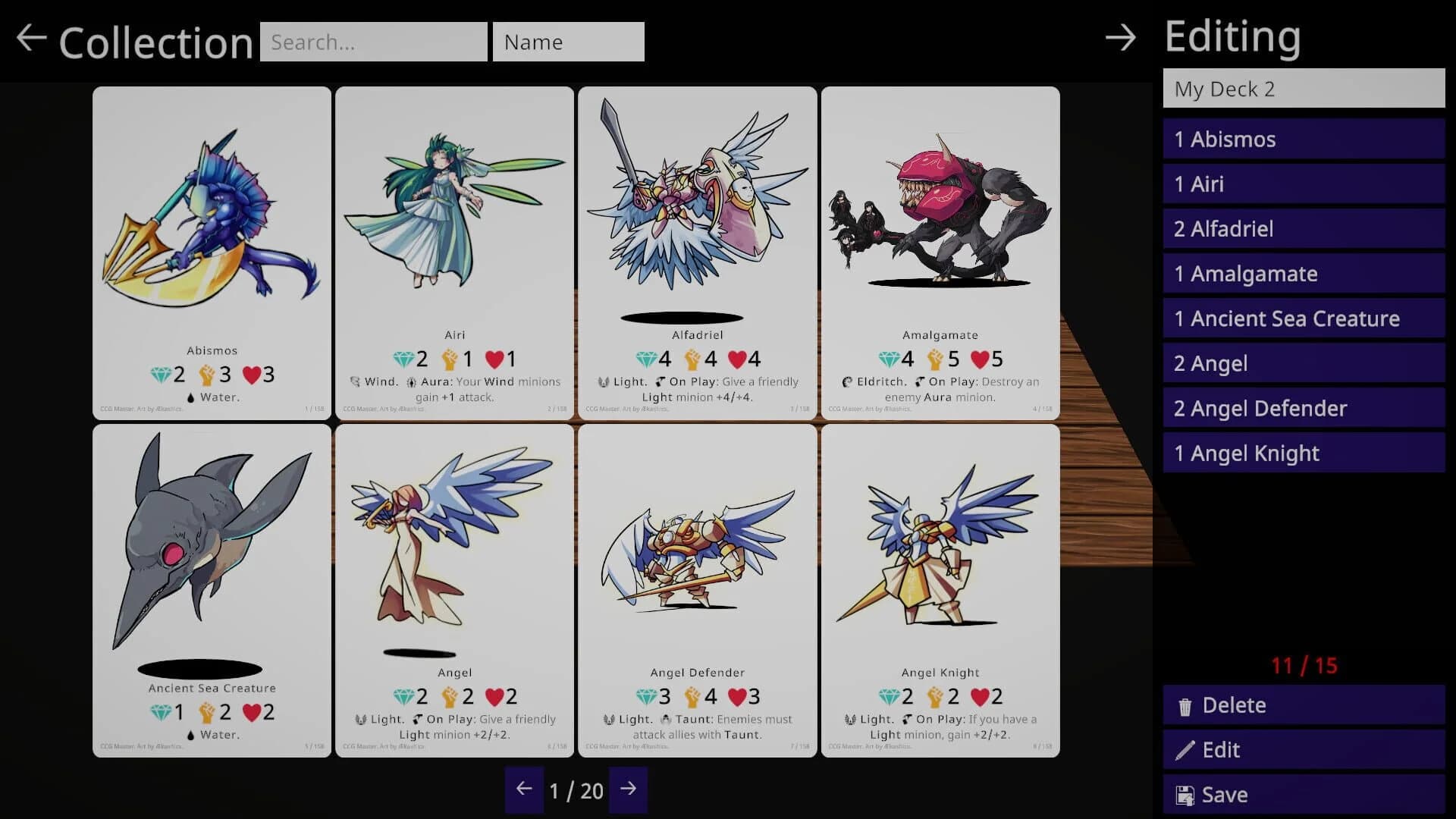
Task: Select the 1 Ancient Sea Creature deck entry
Action: [x=1303, y=318]
